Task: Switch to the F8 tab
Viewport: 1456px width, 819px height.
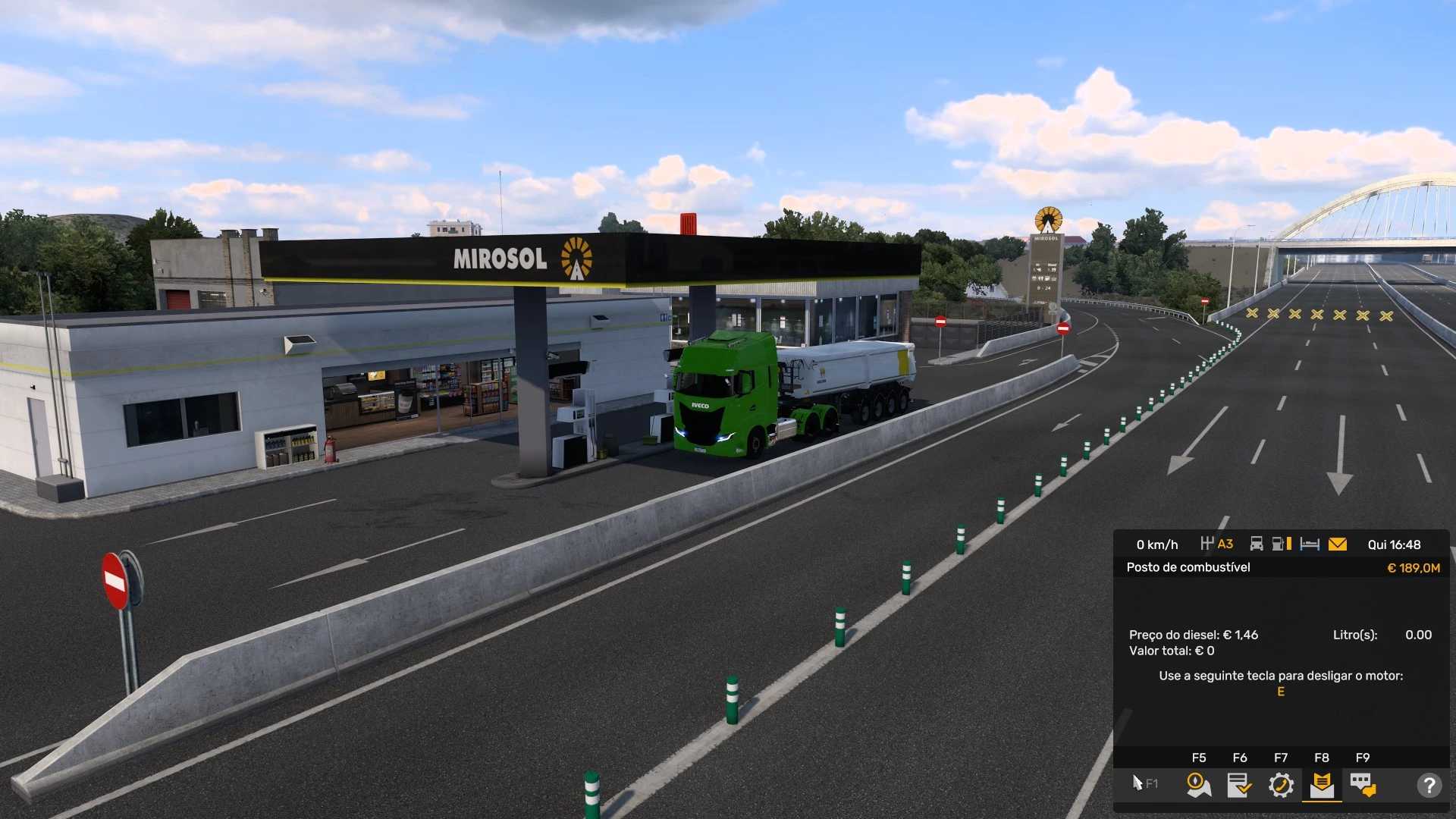Action: 1322,758
